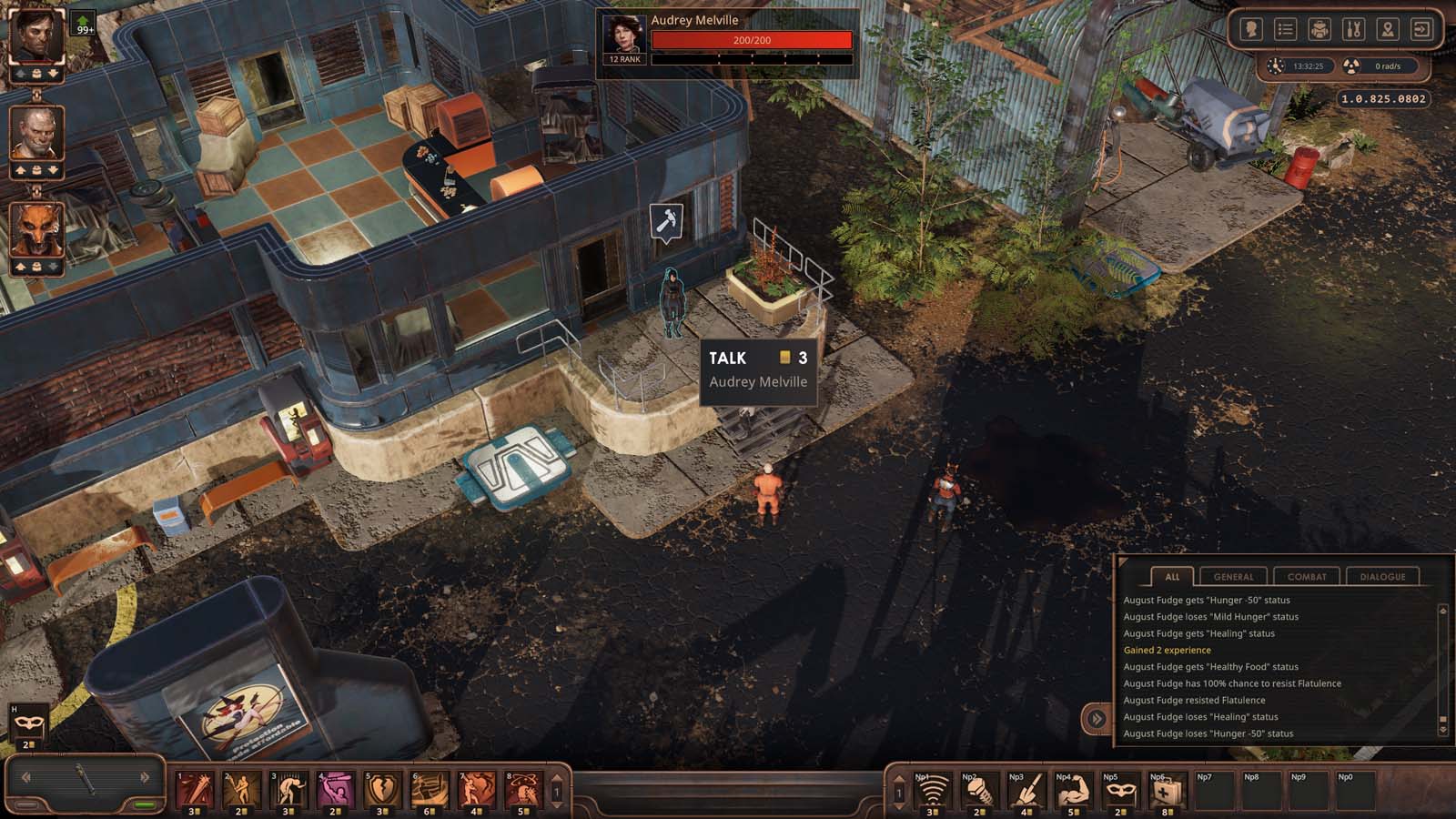Screen dimensions: 1456x819
Task: Open the backpack inventory
Action: (1319, 30)
